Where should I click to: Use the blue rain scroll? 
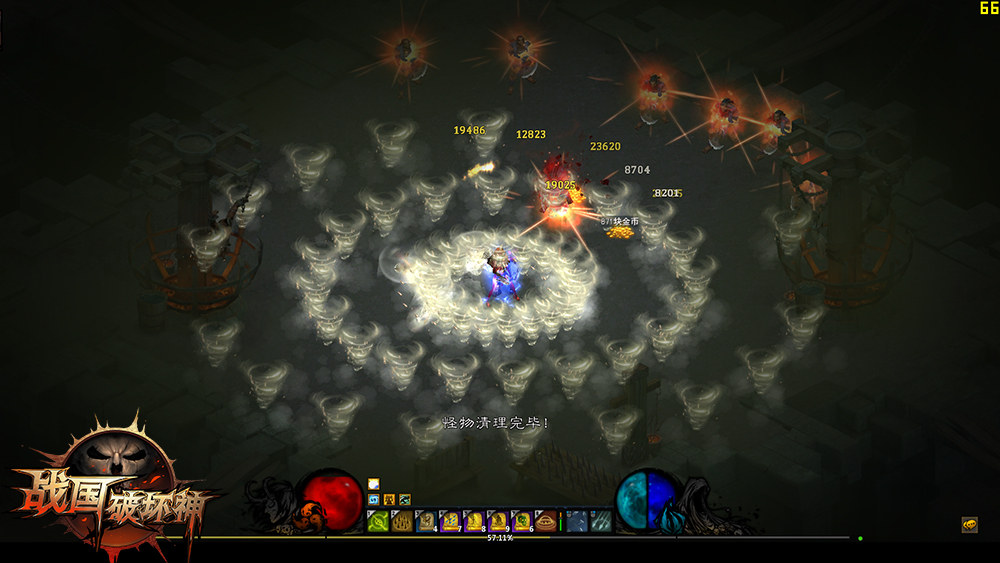(450, 521)
